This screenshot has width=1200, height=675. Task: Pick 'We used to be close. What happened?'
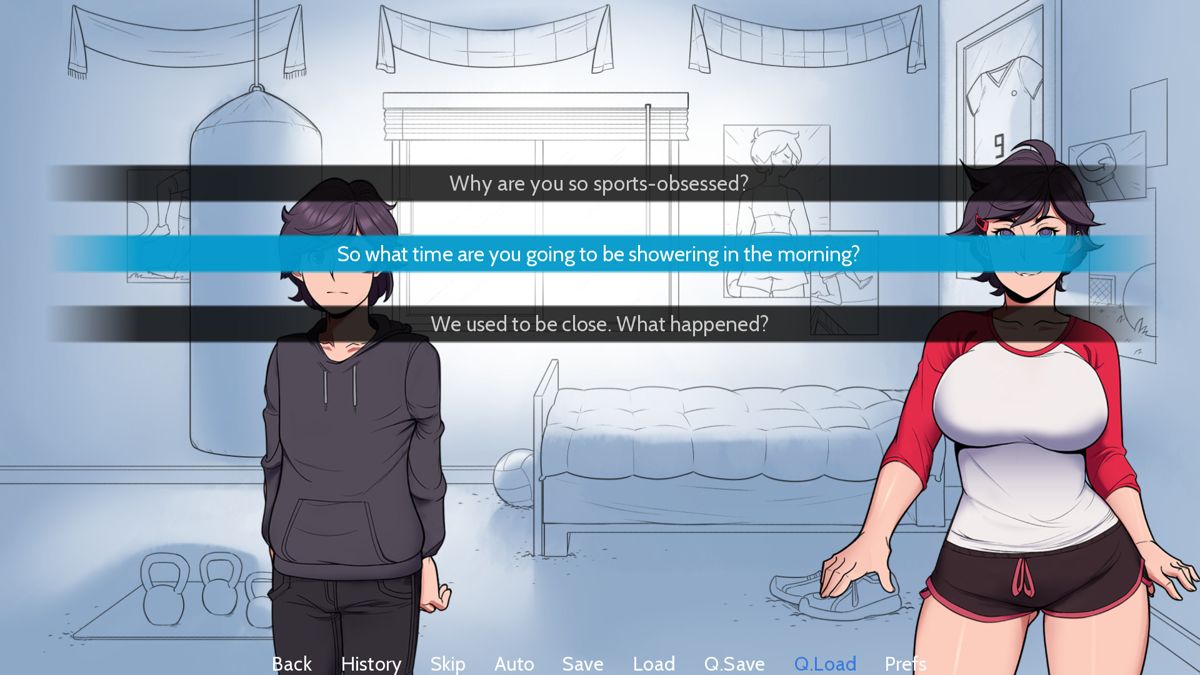[x=598, y=324]
